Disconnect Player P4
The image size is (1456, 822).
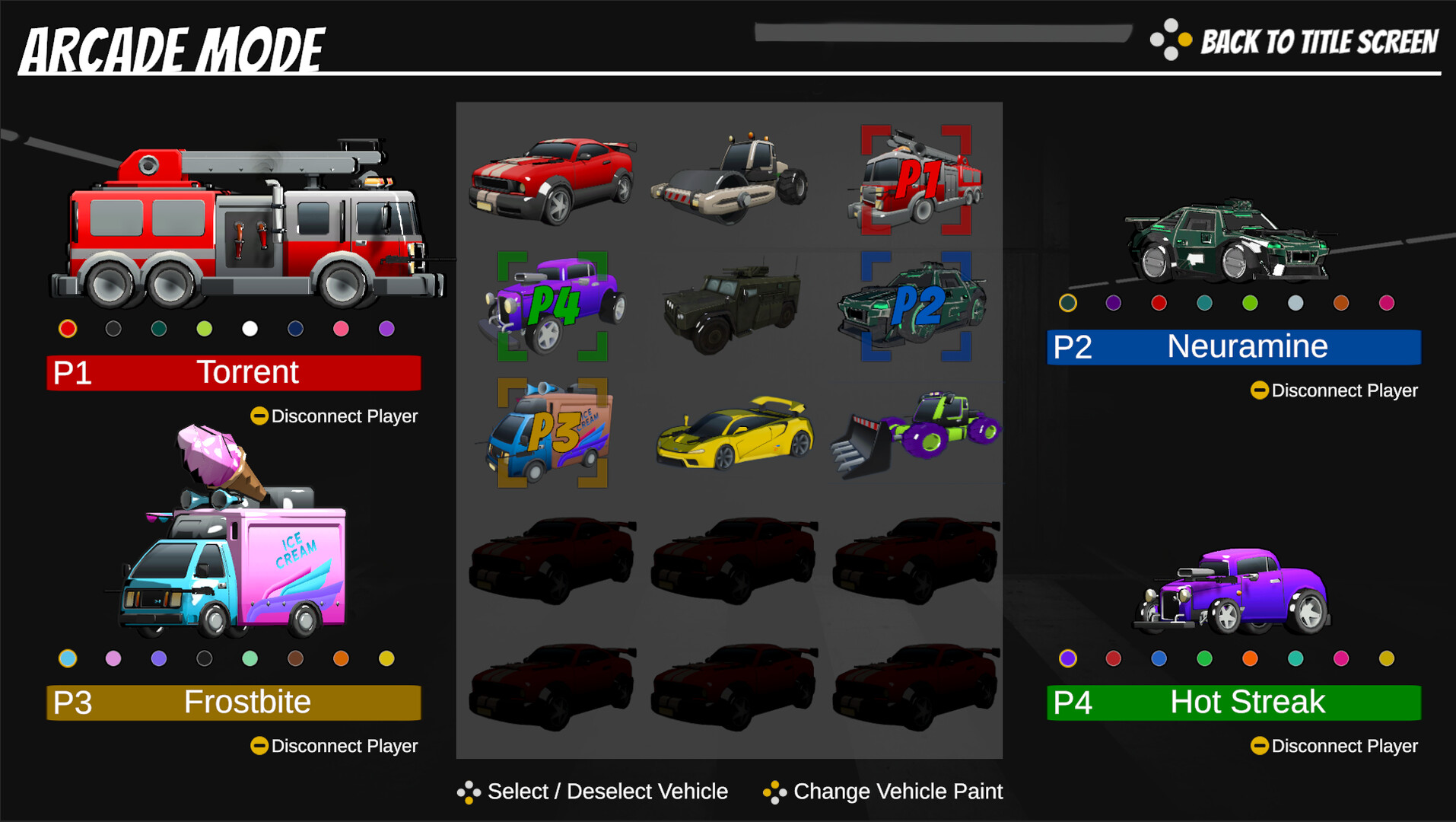point(1334,746)
